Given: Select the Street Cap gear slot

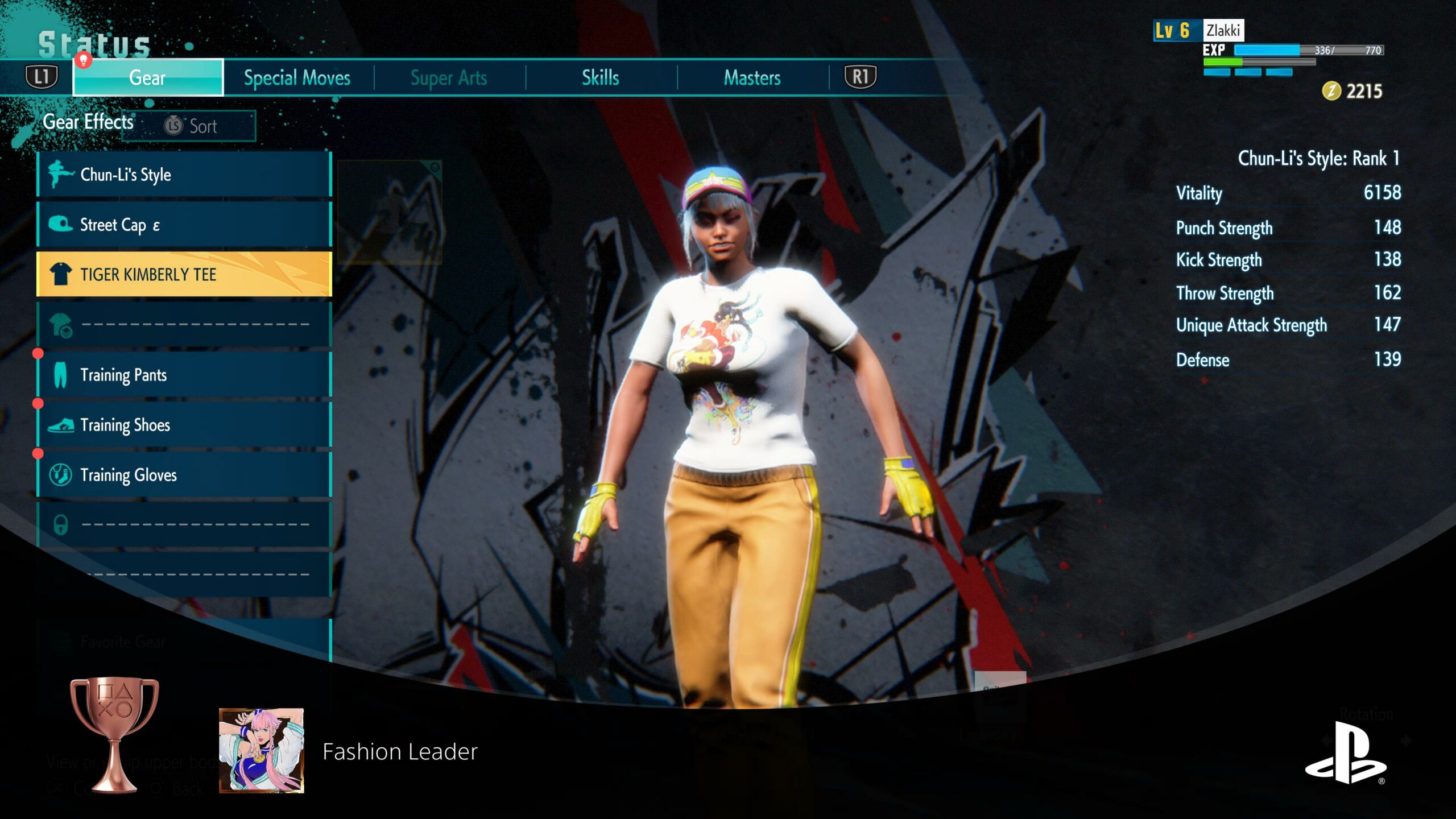Looking at the screenshot, I should point(184,225).
